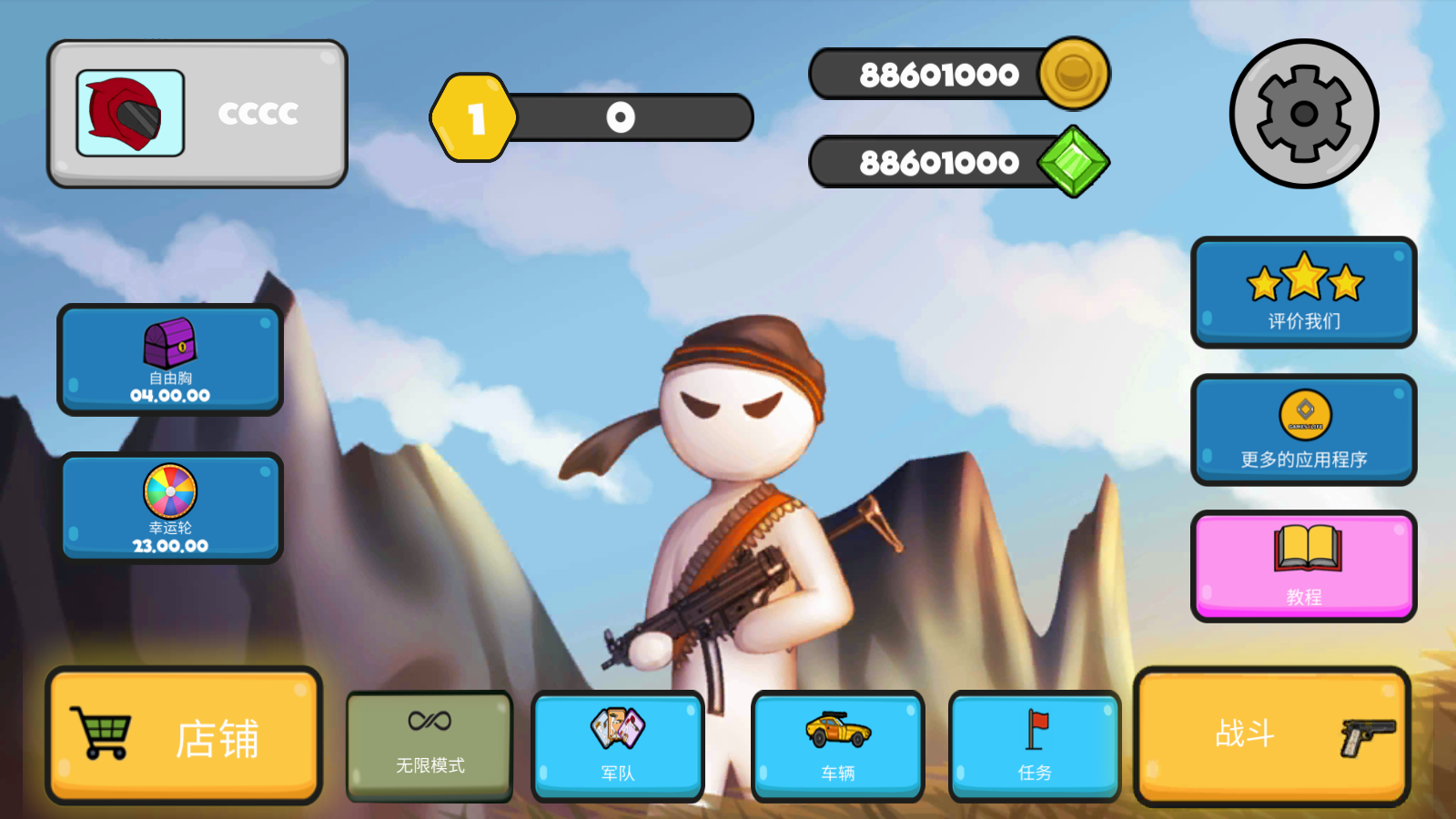Click the gold coin icon

tap(1074, 73)
